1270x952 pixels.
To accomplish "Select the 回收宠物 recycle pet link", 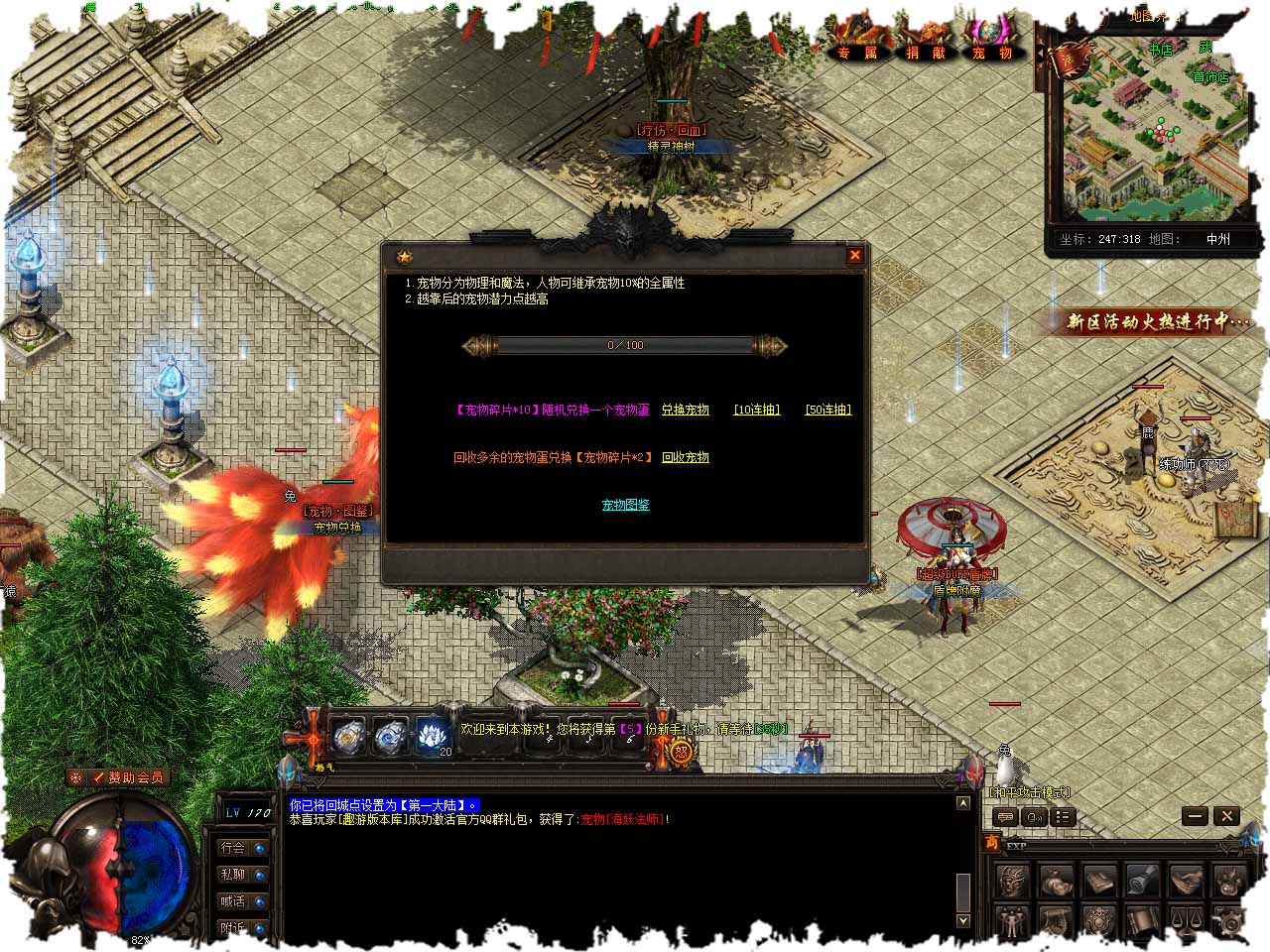I will [686, 457].
